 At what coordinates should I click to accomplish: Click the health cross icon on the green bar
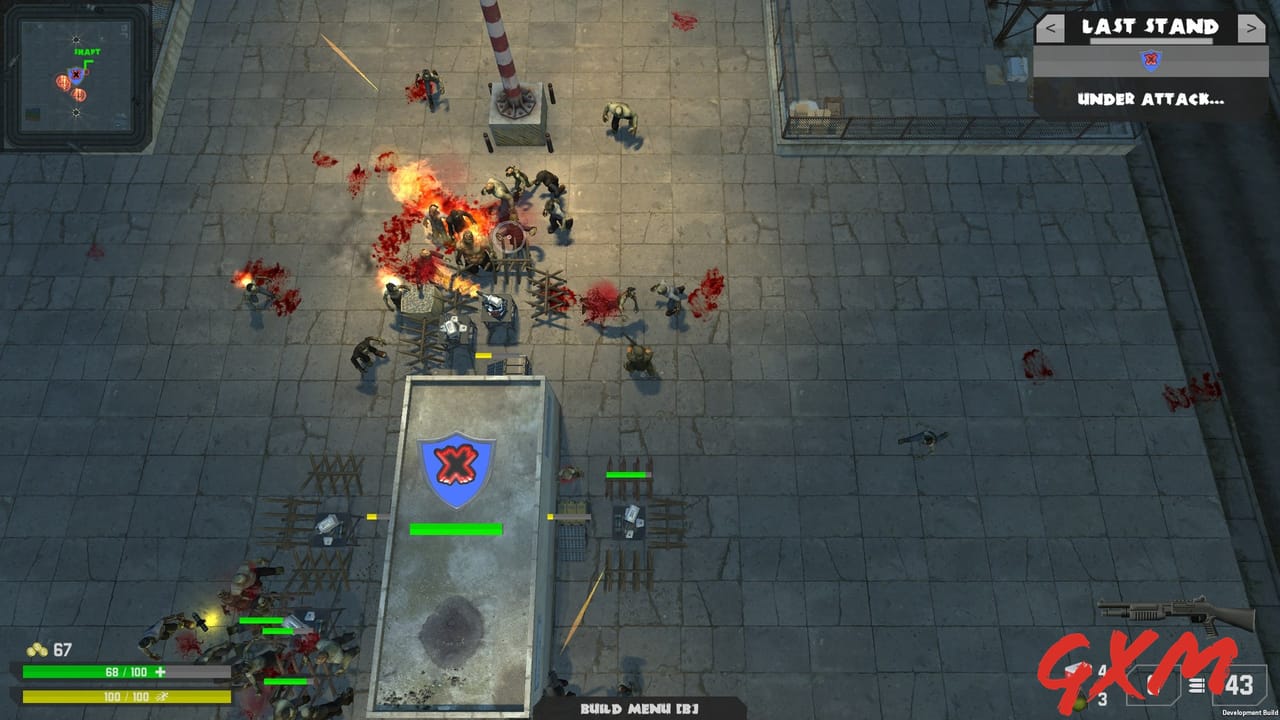pyautogui.click(x=160, y=671)
